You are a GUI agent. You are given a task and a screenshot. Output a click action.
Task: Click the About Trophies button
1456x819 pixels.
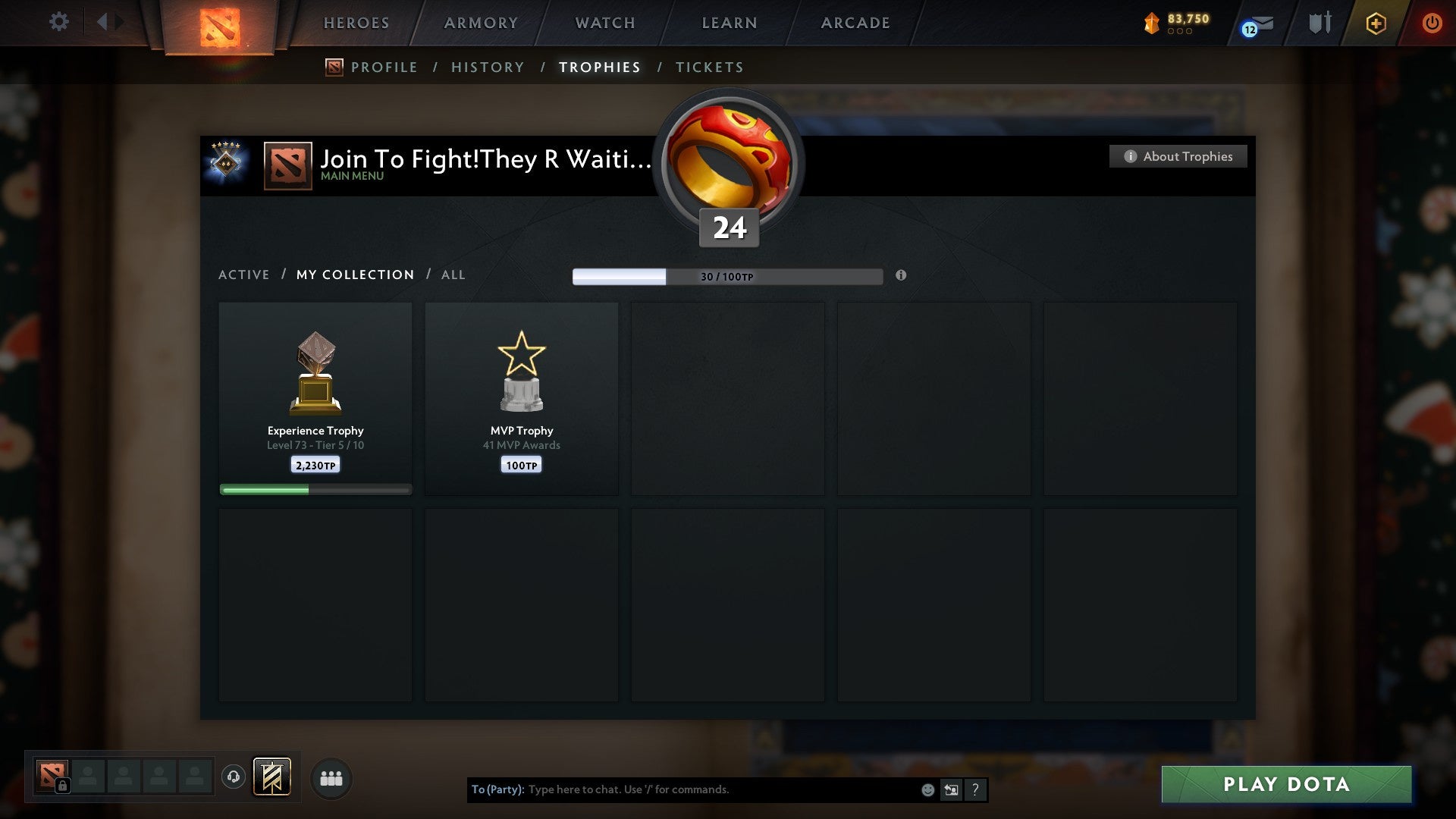(x=1178, y=156)
